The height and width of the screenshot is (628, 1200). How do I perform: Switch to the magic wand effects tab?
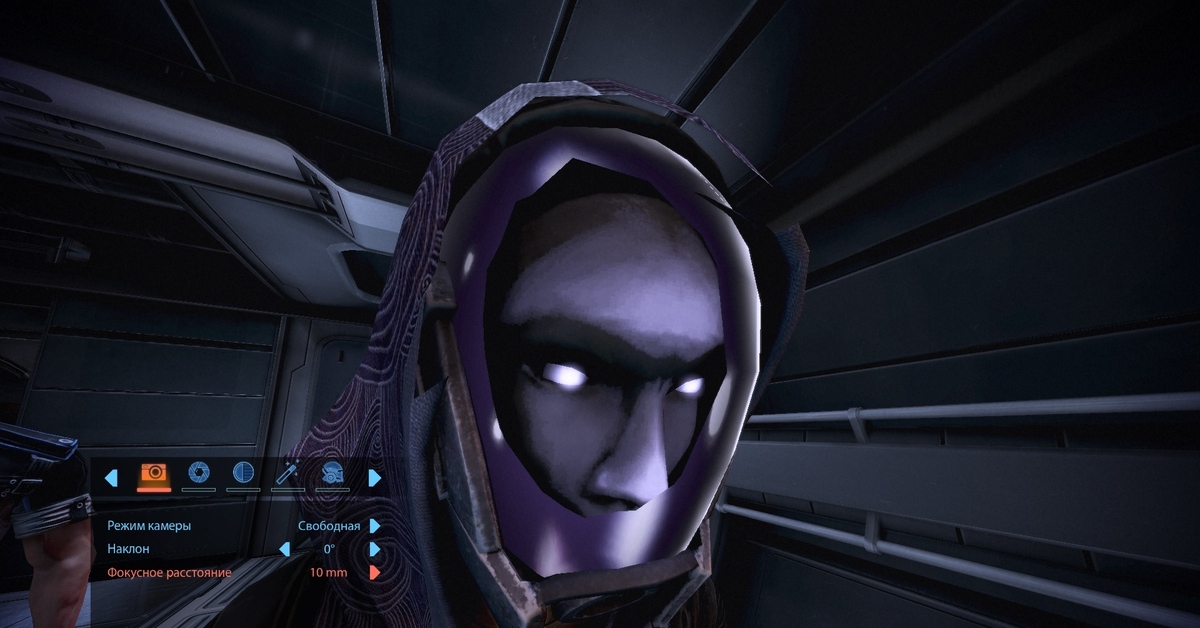288,474
